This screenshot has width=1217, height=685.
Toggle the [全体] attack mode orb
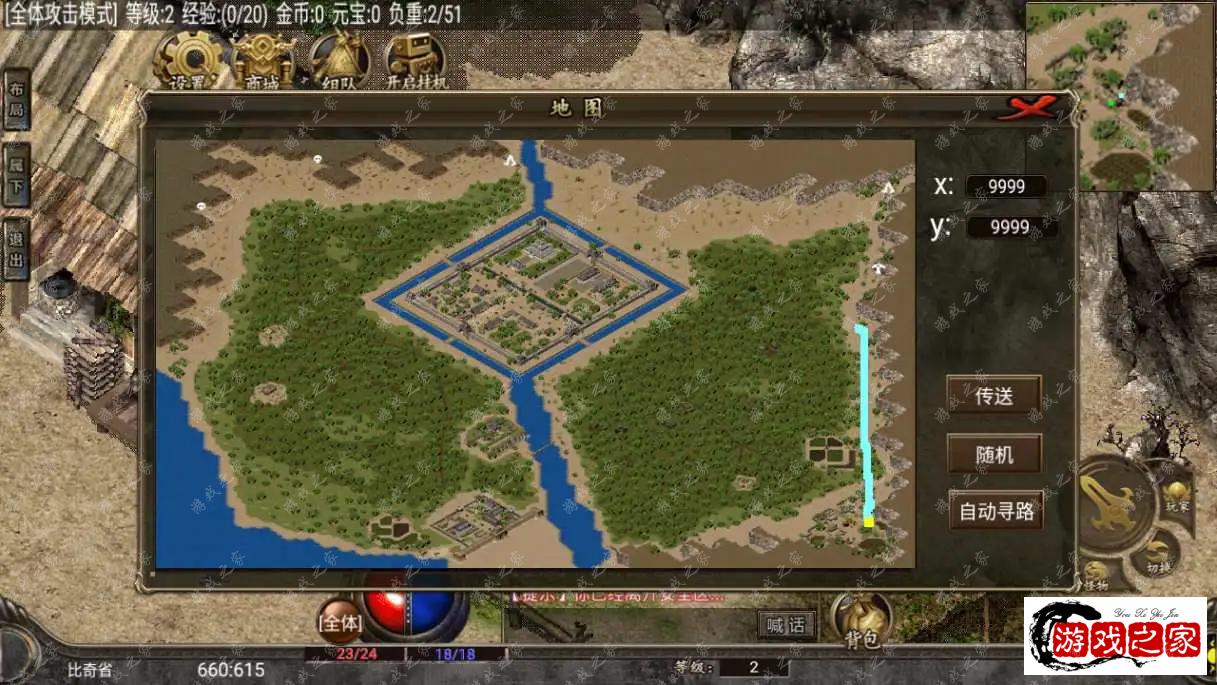click(340, 622)
